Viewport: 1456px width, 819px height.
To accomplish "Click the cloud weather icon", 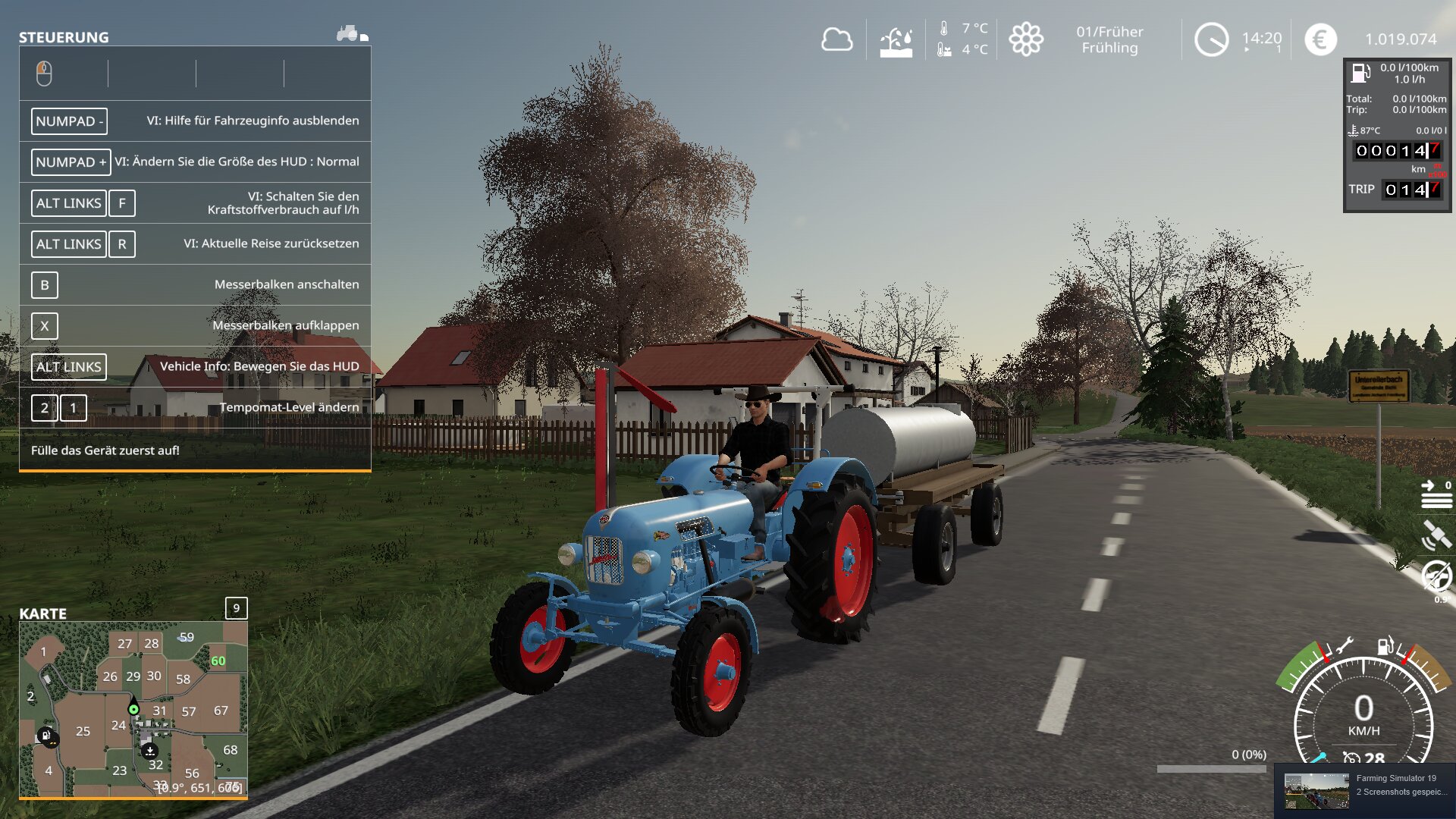I will (x=836, y=39).
